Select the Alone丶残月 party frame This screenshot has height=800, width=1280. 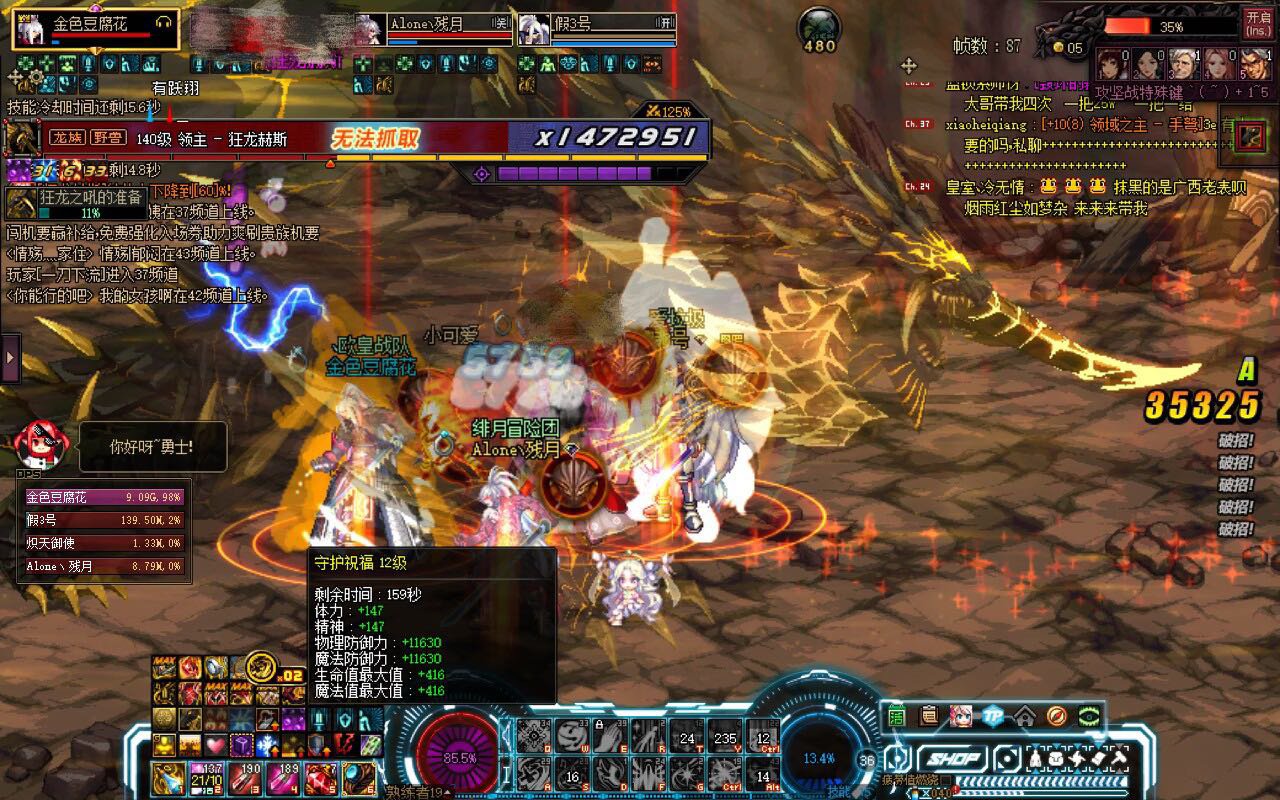point(434,28)
